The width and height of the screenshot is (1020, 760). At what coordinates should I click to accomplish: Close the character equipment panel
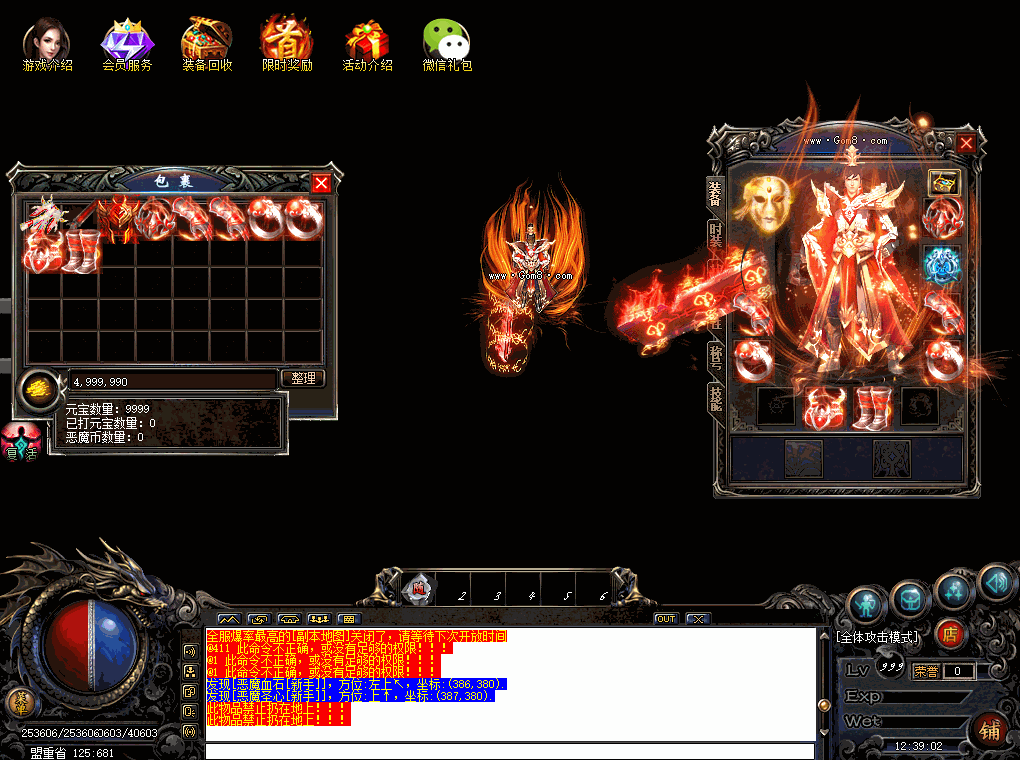(966, 143)
